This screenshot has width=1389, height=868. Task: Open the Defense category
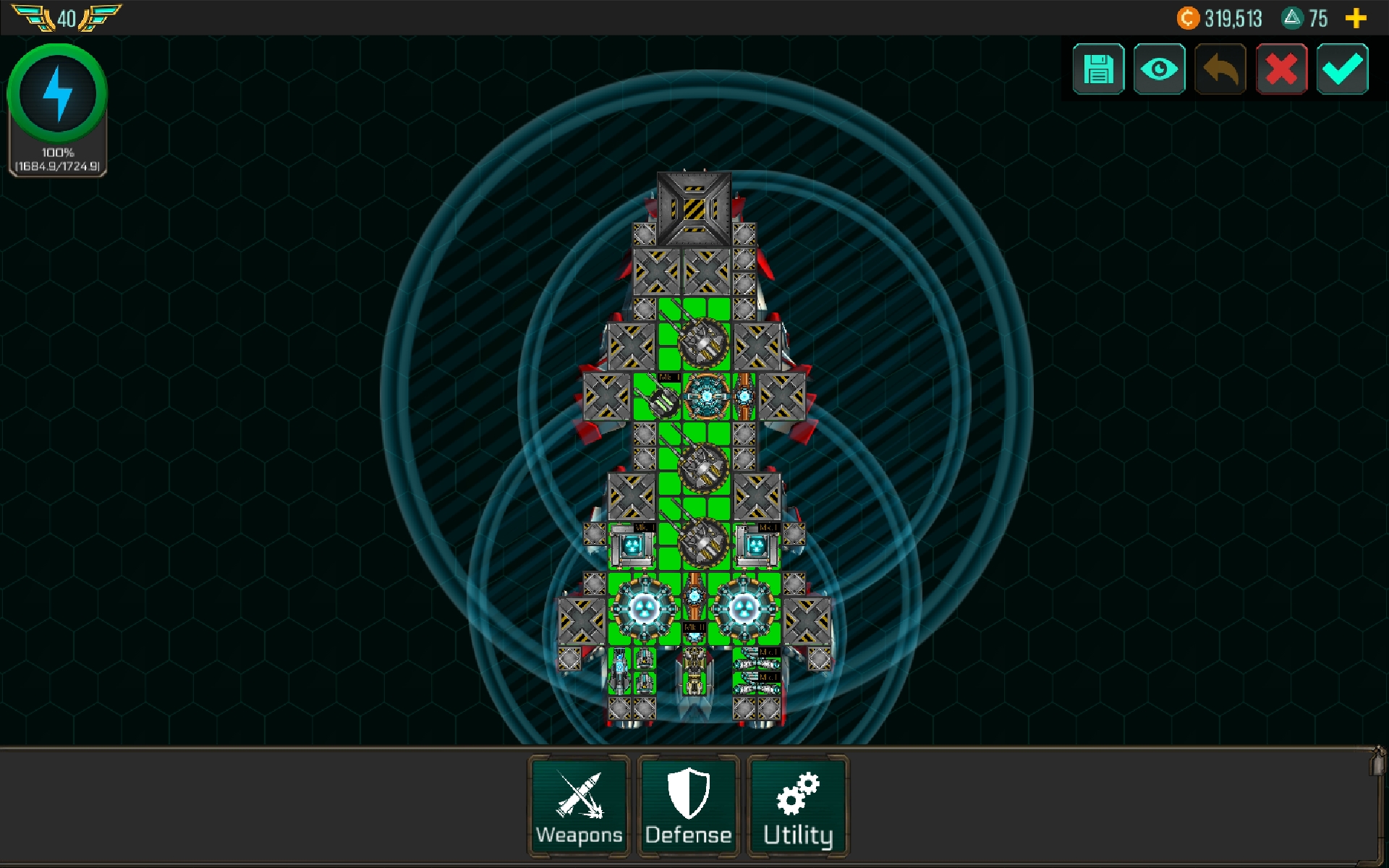pos(688,806)
